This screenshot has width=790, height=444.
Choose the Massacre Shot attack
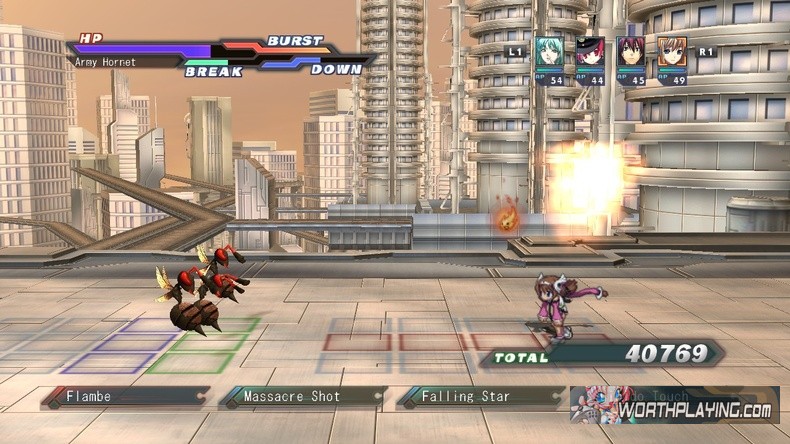pos(302,397)
